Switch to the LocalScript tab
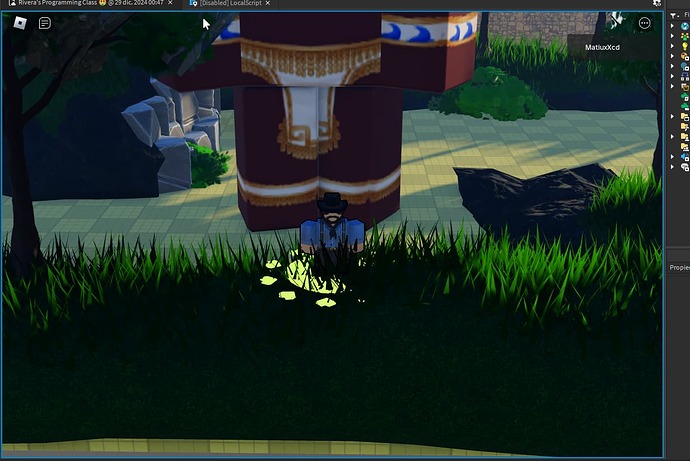Viewport: 690px width, 461px height. 235,4
